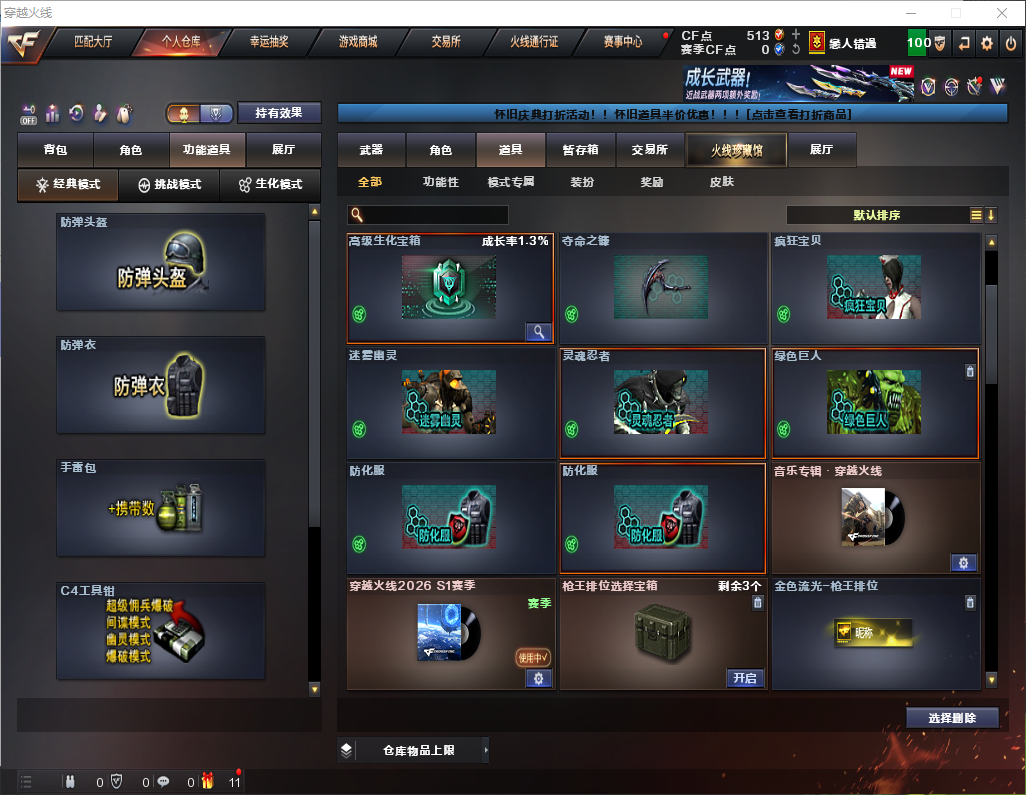The width and height of the screenshot is (1026, 795).
Task: Switch to the 暂存箱 temporary storage tab
Action: tap(580, 150)
